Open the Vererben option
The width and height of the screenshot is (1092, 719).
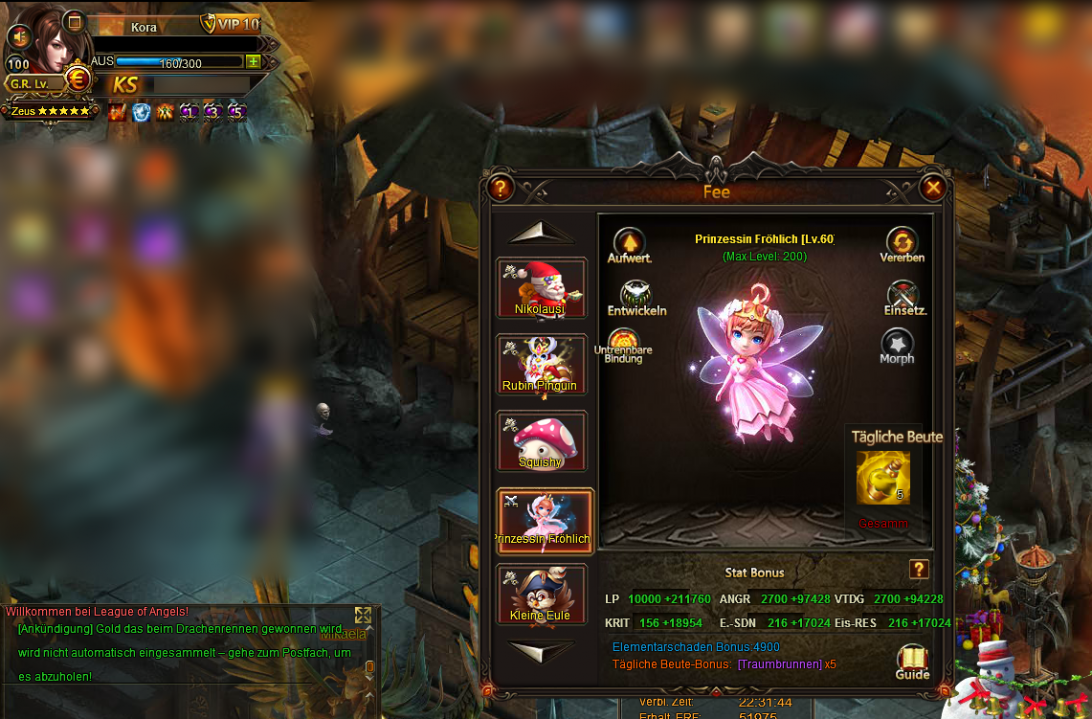pyautogui.click(x=902, y=243)
